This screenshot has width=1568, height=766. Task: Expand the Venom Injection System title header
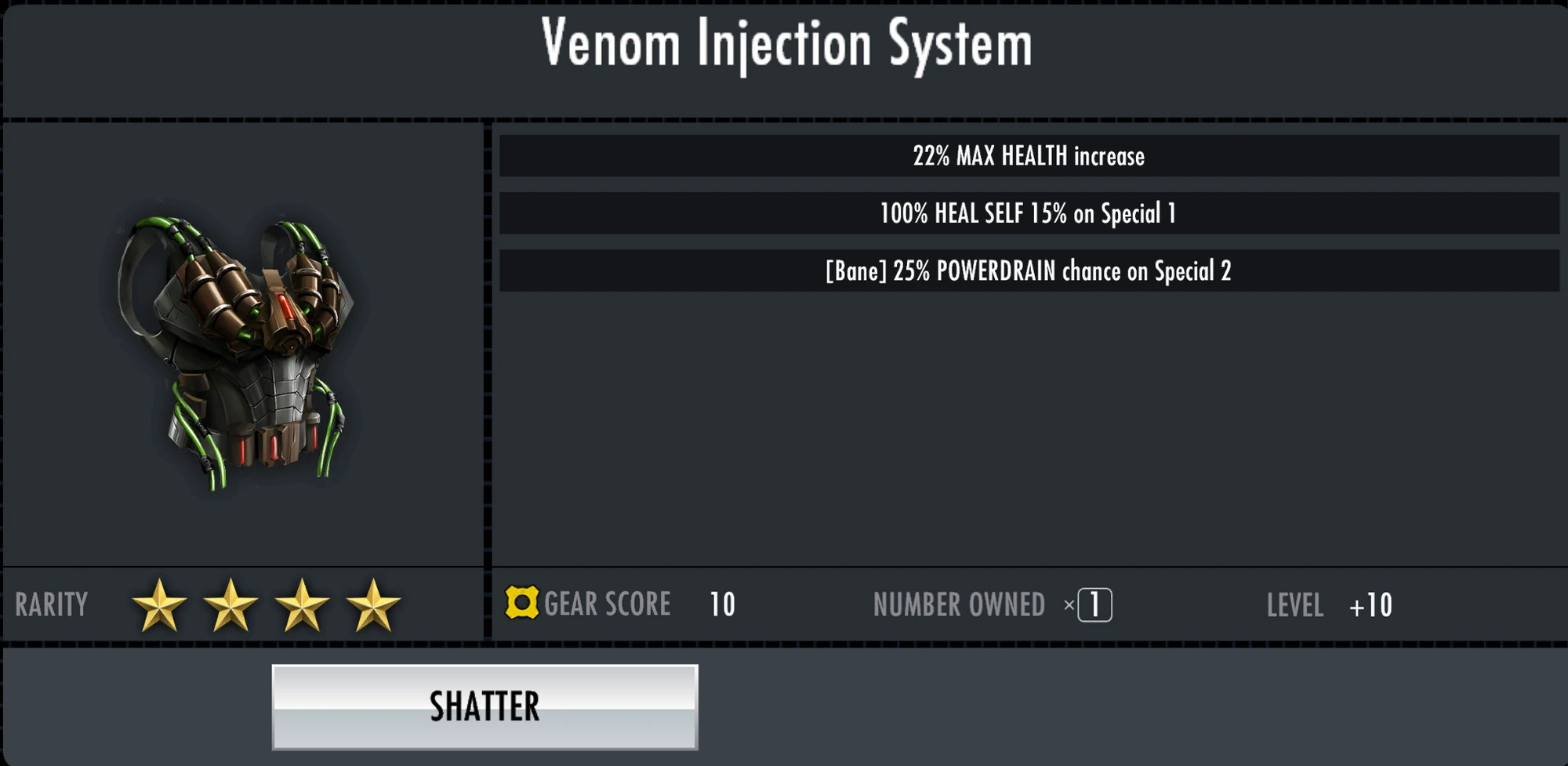pos(784,47)
